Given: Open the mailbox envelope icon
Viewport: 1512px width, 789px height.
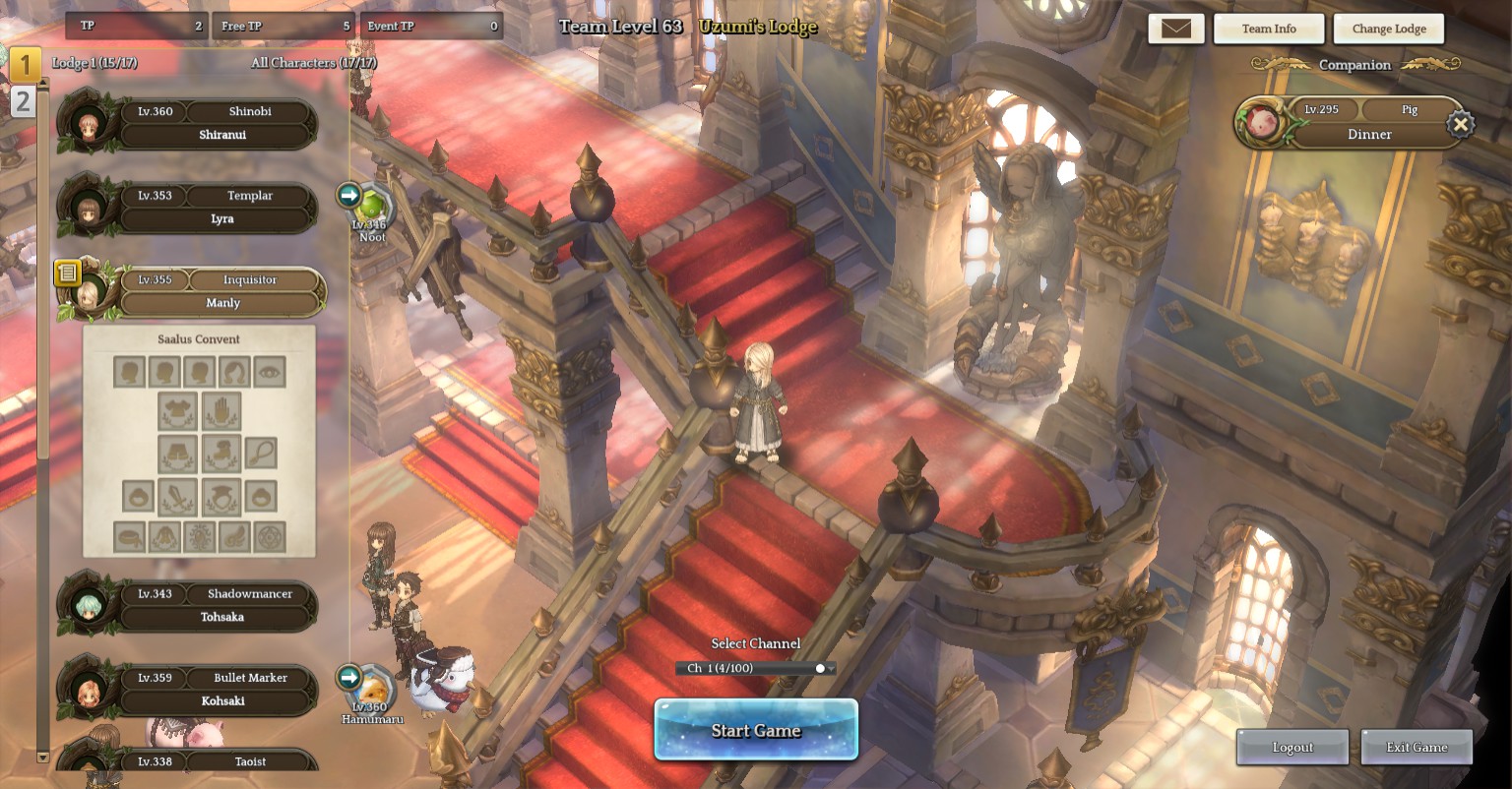Looking at the screenshot, I should tap(1175, 29).
